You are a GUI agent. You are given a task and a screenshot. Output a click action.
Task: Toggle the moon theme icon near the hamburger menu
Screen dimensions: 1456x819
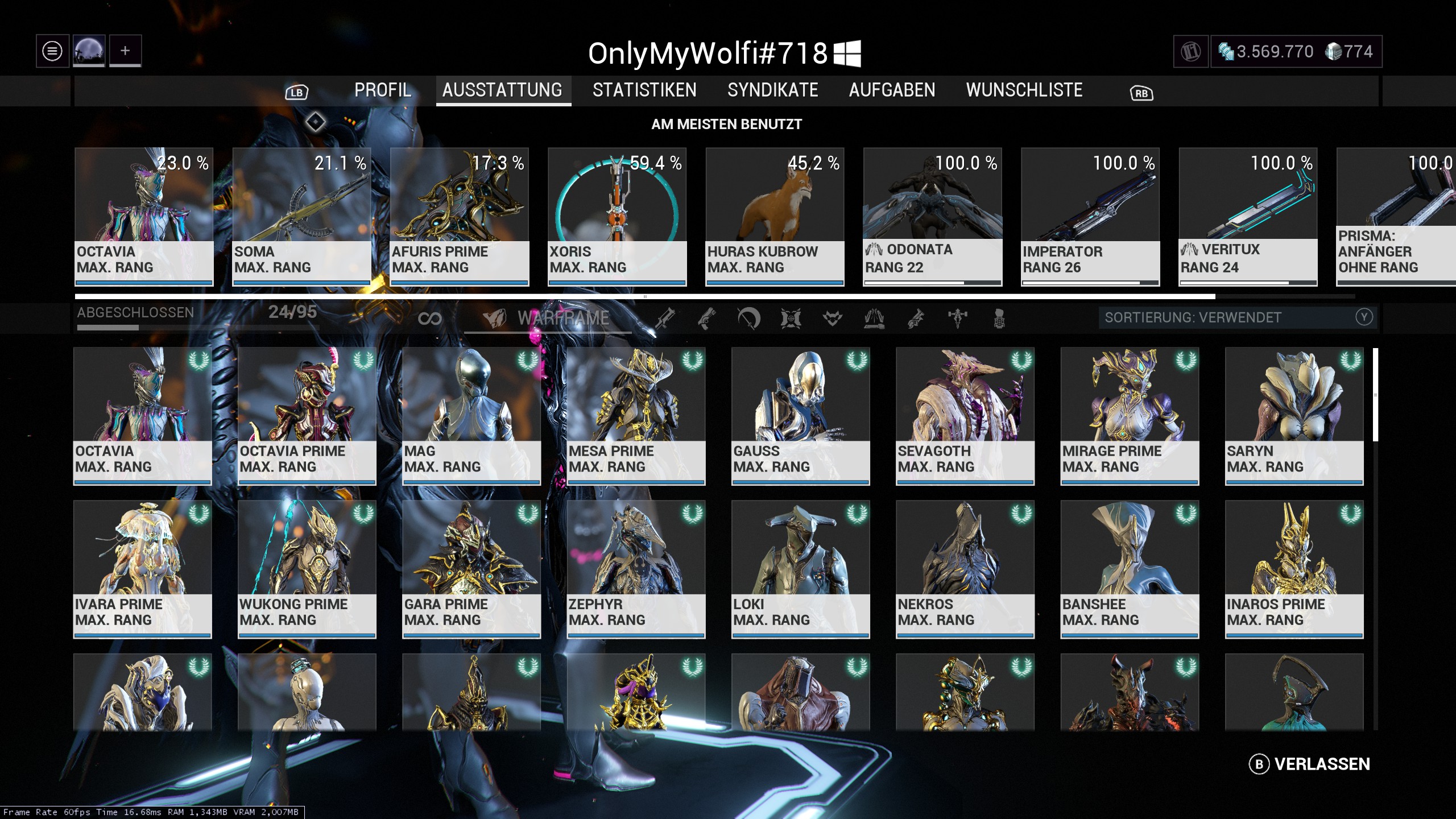click(88, 51)
